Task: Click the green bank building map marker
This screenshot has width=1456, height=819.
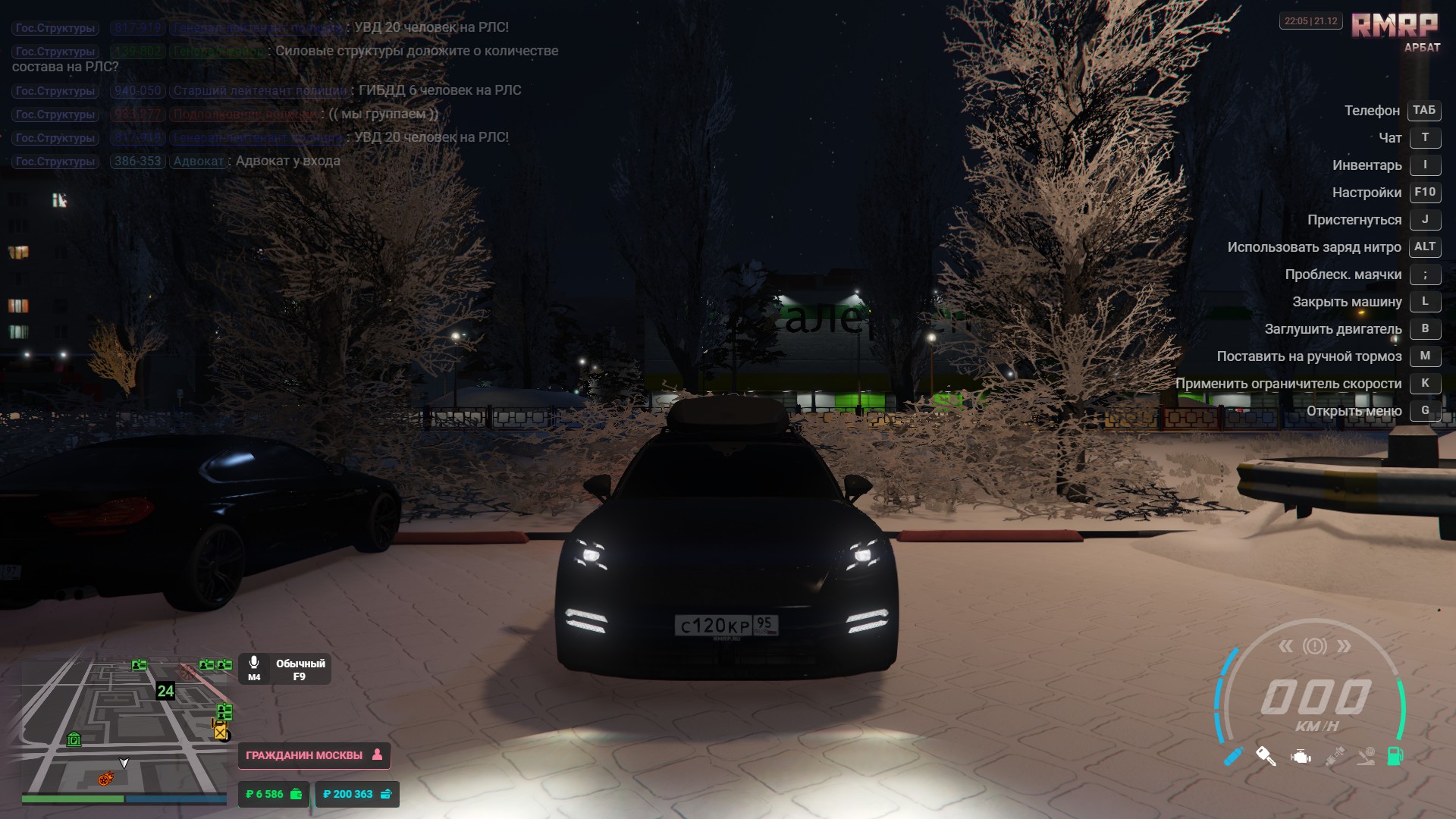Action: [x=74, y=739]
